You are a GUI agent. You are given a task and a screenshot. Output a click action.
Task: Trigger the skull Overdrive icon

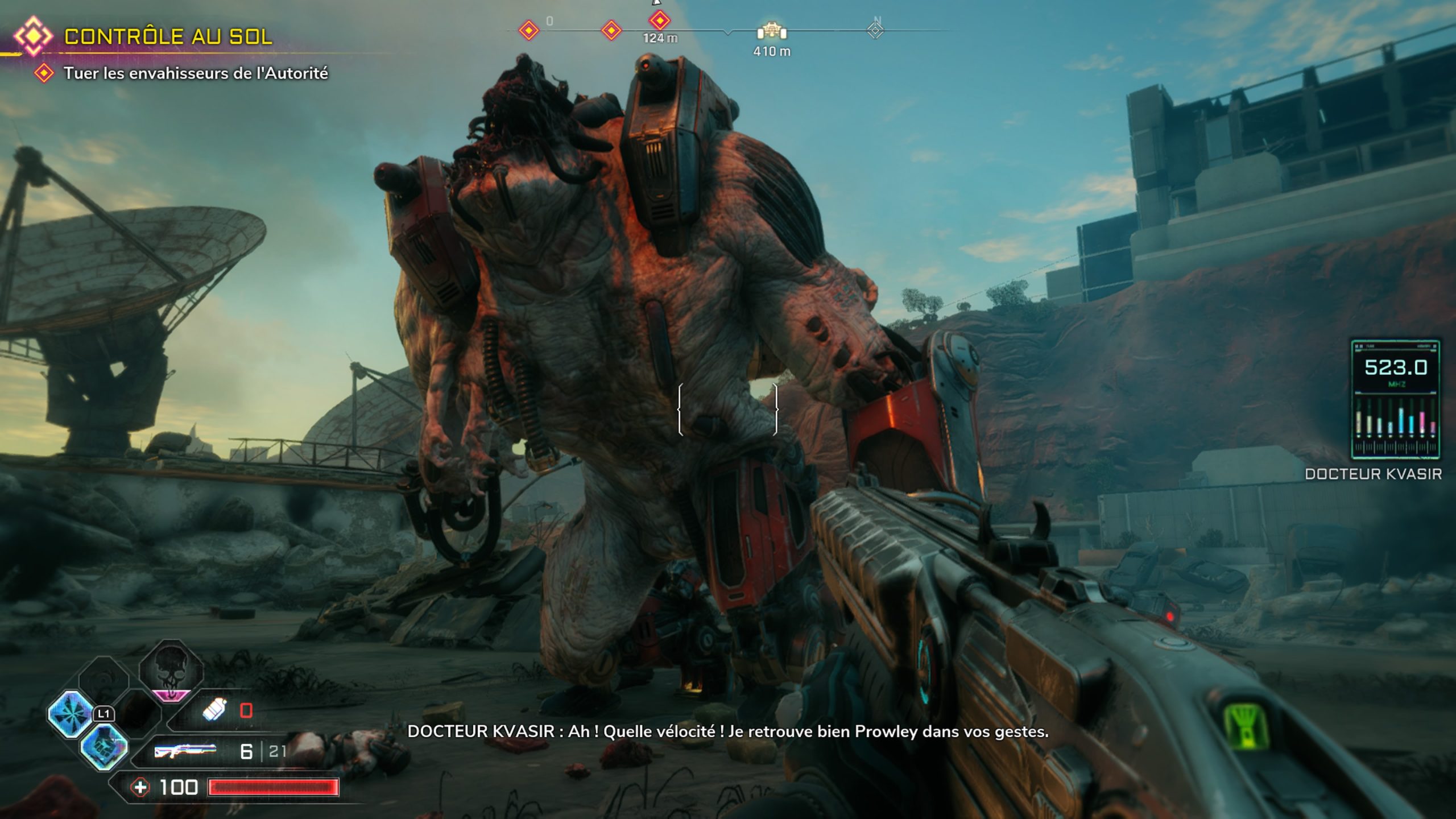pos(171,669)
